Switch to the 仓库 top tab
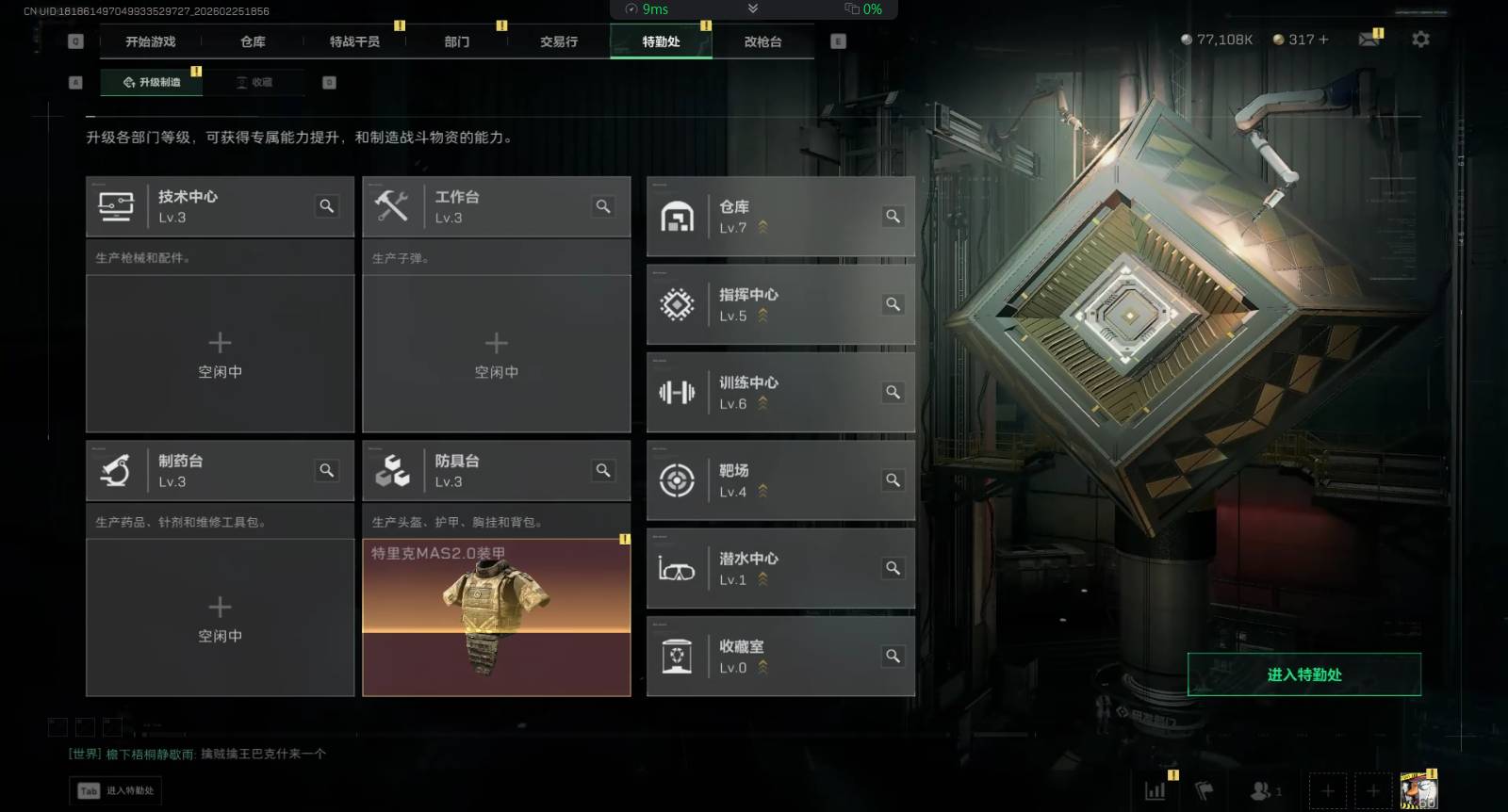The height and width of the screenshot is (812, 1508). pyautogui.click(x=253, y=41)
